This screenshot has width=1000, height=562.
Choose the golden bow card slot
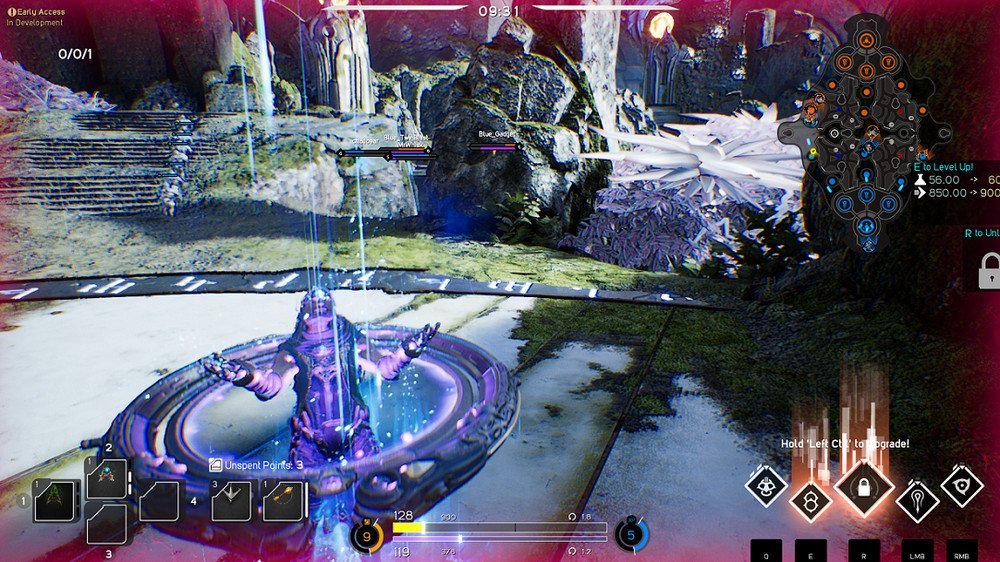(283, 500)
